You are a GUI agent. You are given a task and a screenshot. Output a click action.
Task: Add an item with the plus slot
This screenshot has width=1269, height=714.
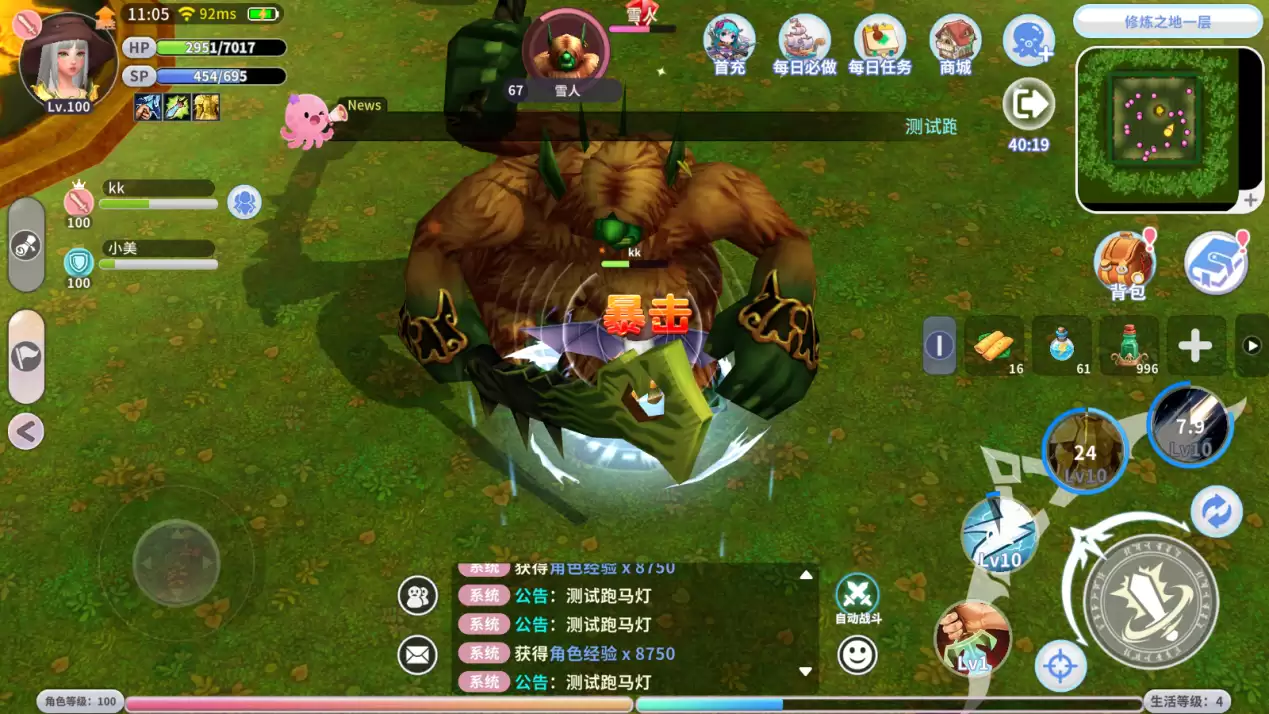[x=1195, y=346]
